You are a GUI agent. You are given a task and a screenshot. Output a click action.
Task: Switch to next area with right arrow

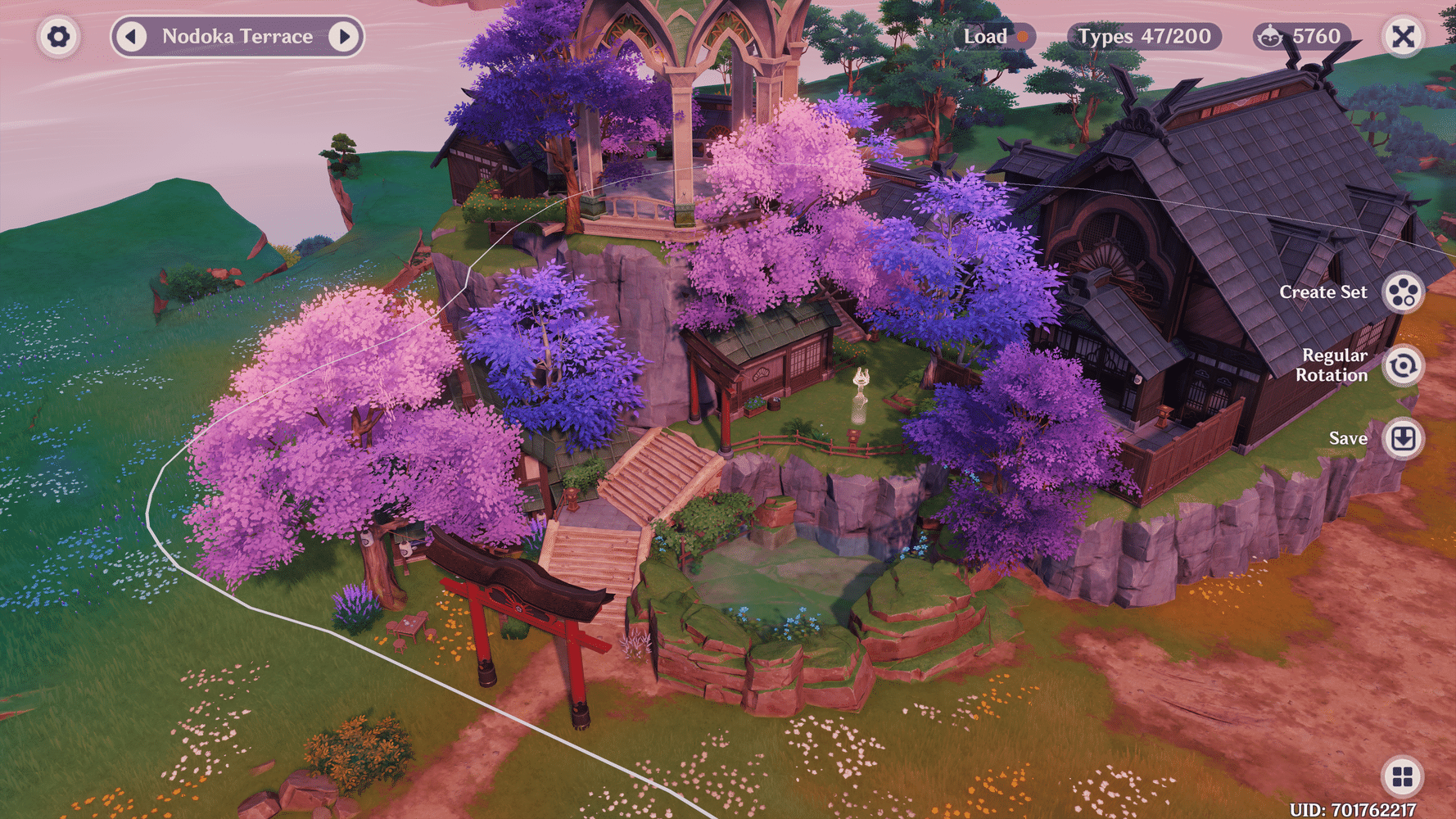pyautogui.click(x=344, y=36)
